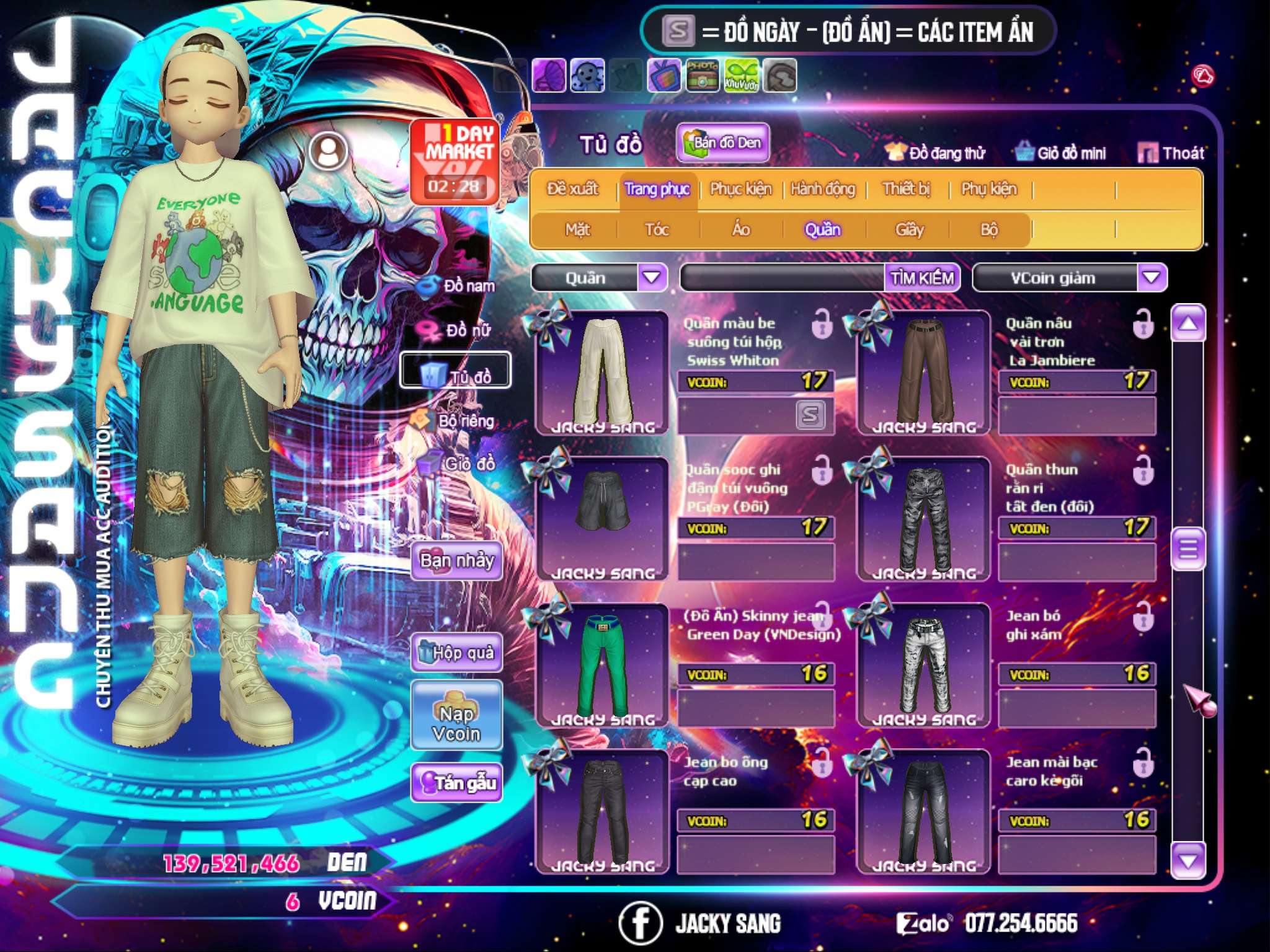Open the Bạn nhảy button
Screen dimensions: 1270x952
pyautogui.click(x=456, y=561)
